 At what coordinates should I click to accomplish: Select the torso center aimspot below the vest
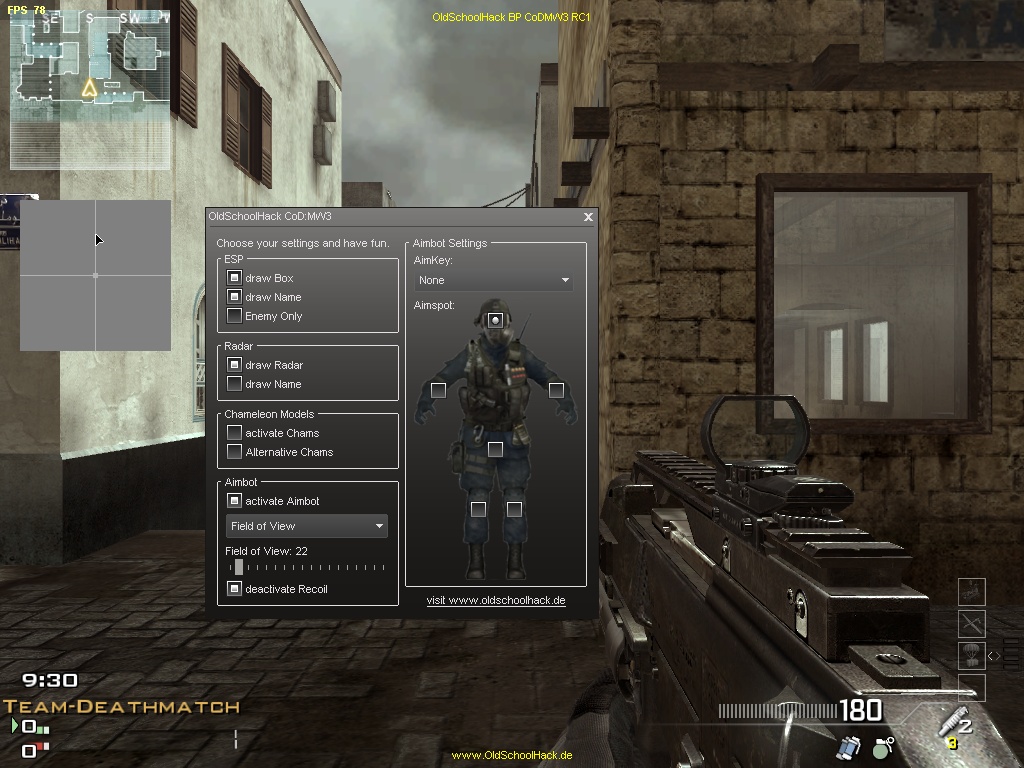tap(495, 449)
